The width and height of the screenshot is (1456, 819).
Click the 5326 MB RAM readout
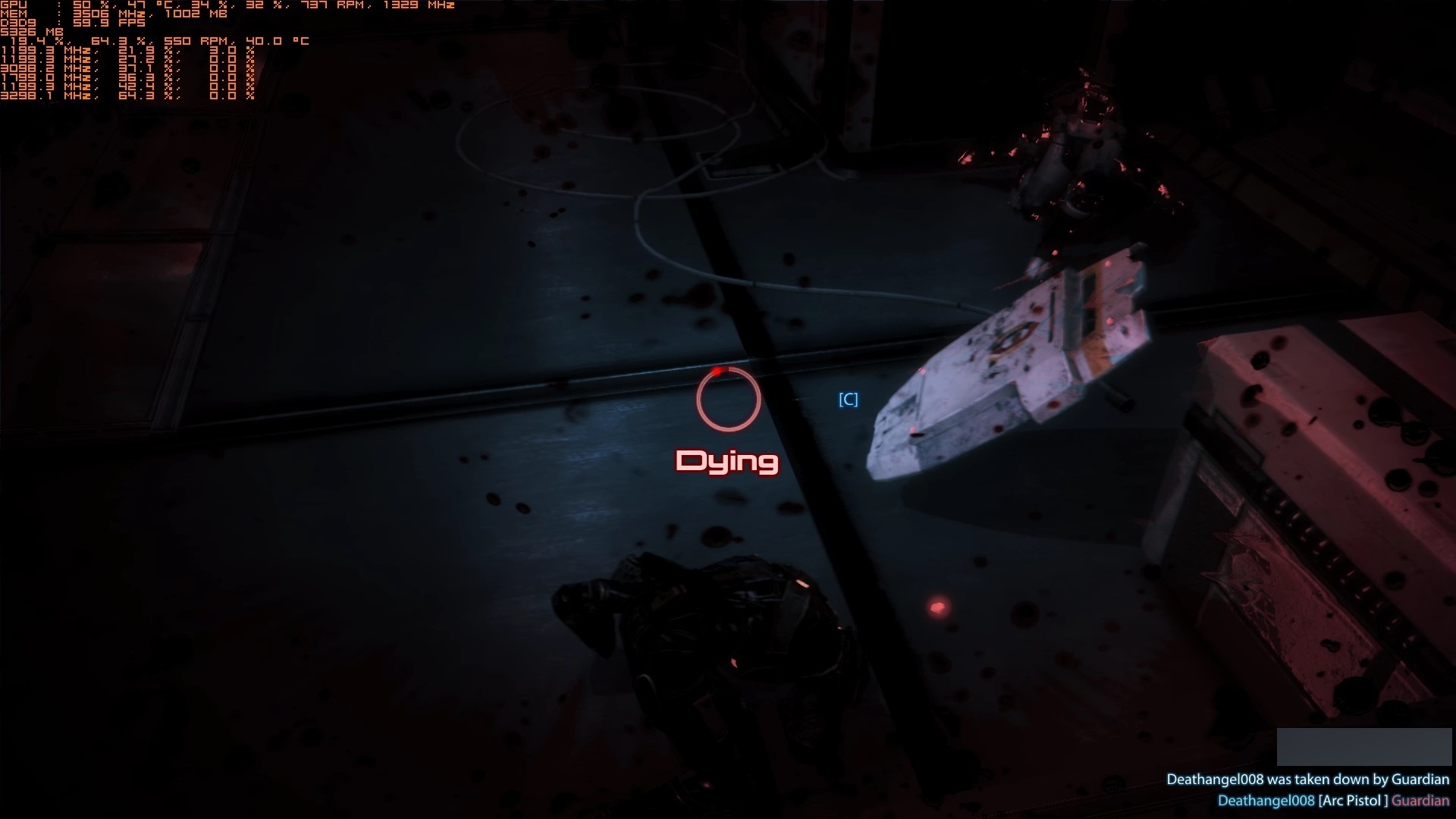pos(30,33)
